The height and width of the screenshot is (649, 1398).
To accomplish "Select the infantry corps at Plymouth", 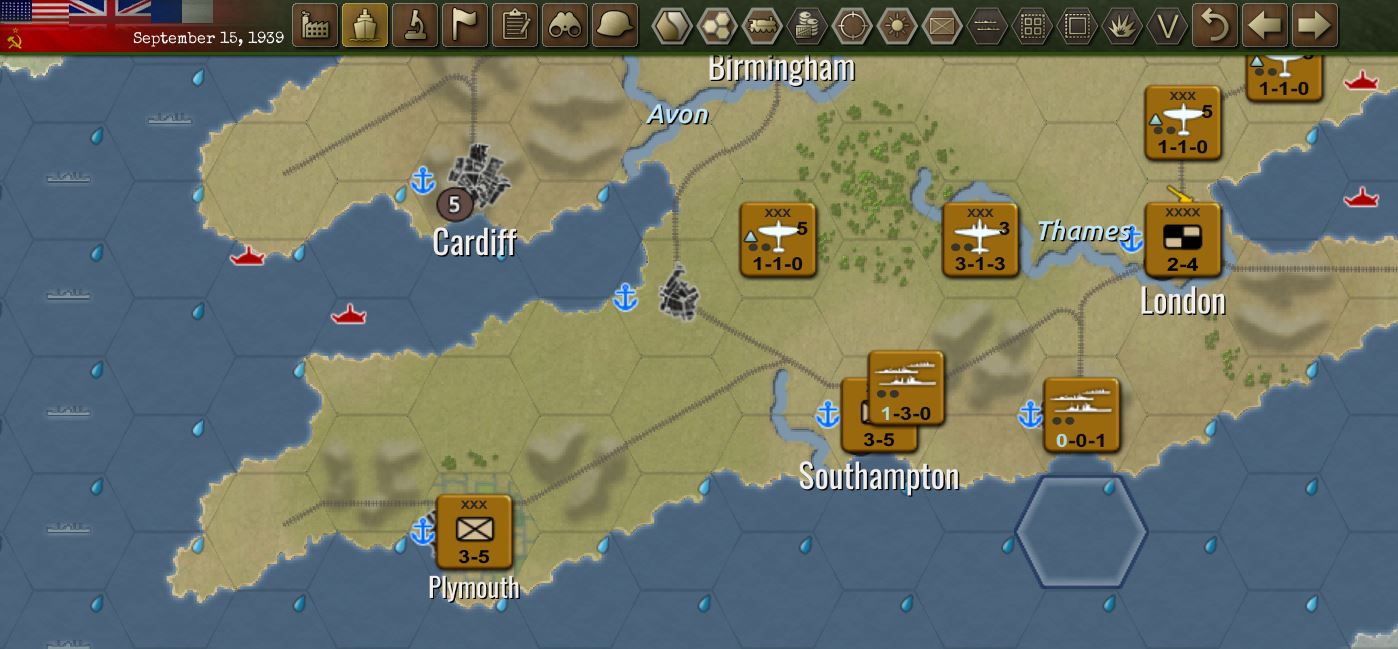I will (x=474, y=532).
